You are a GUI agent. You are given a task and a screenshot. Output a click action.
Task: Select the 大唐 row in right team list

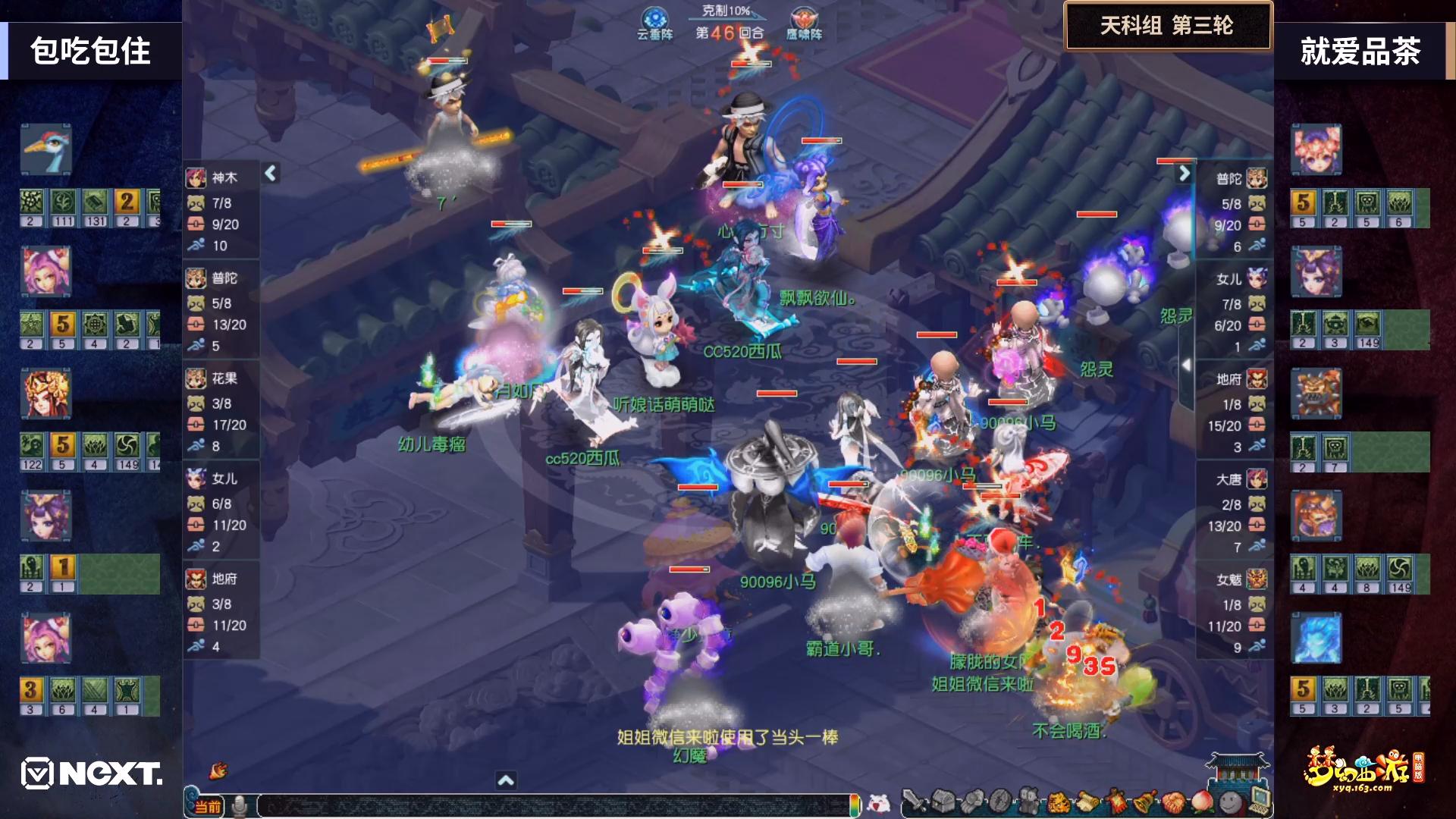1234,513
